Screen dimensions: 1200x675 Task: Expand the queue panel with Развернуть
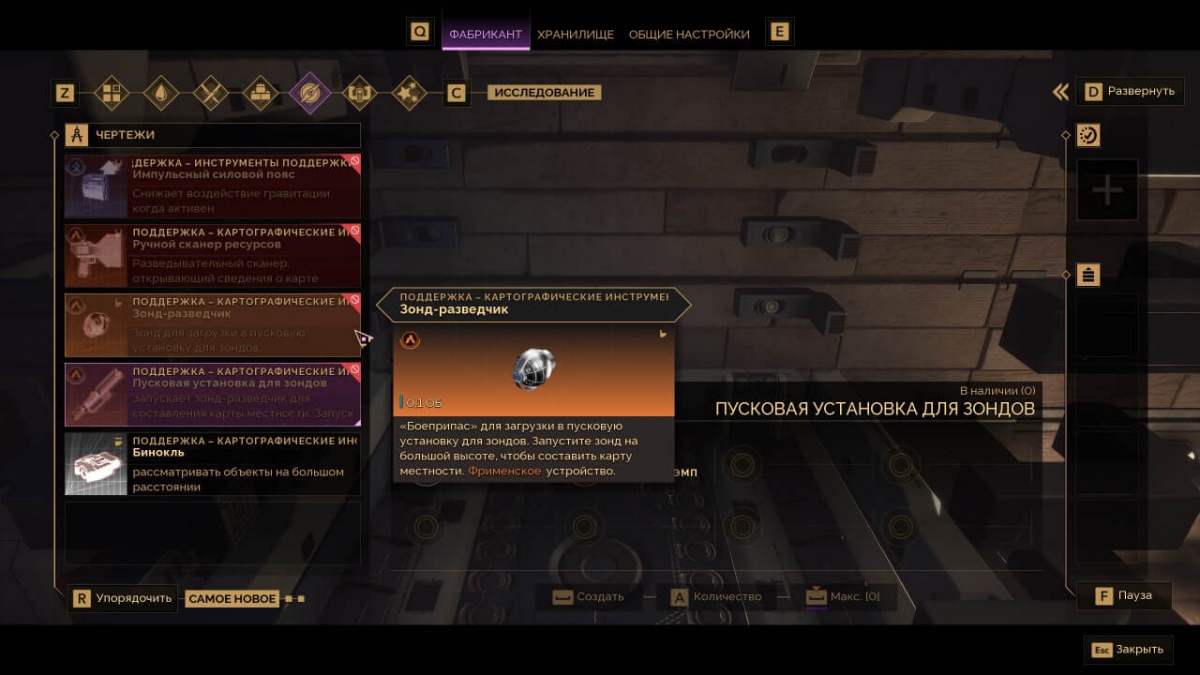[x=1130, y=92]
